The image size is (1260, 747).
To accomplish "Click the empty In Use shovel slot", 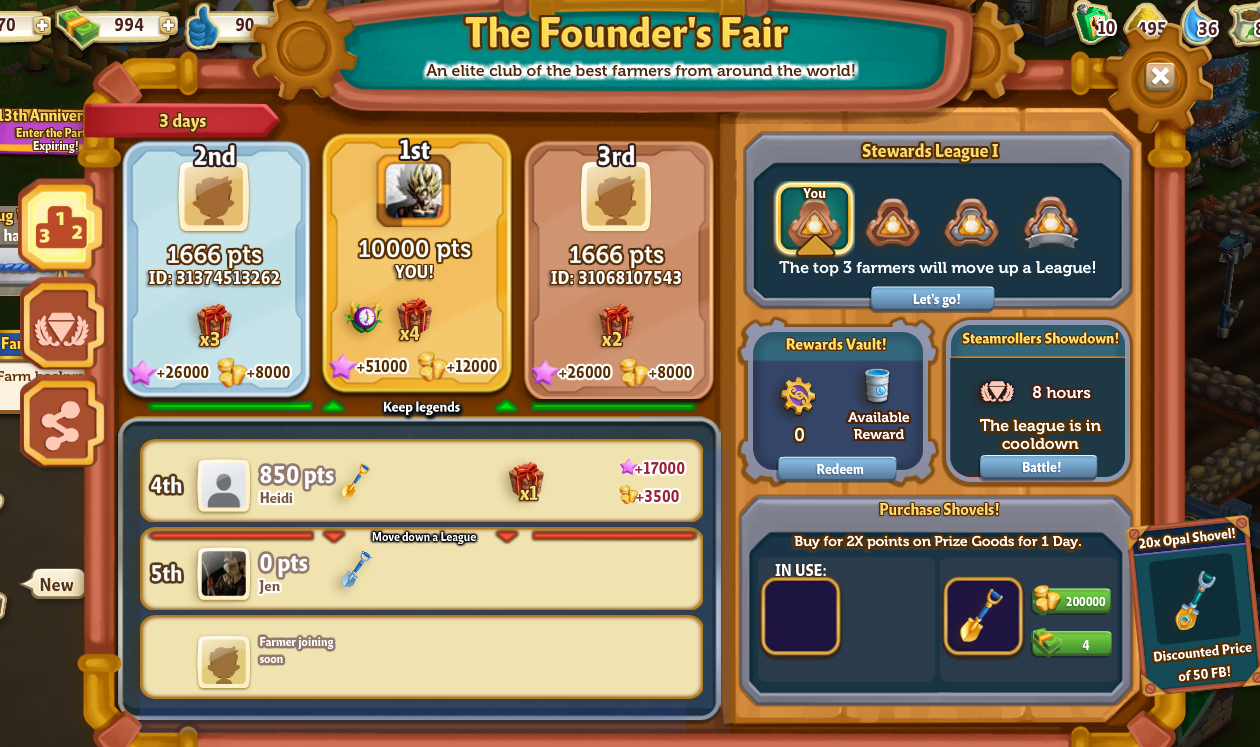I will point(800,617).
